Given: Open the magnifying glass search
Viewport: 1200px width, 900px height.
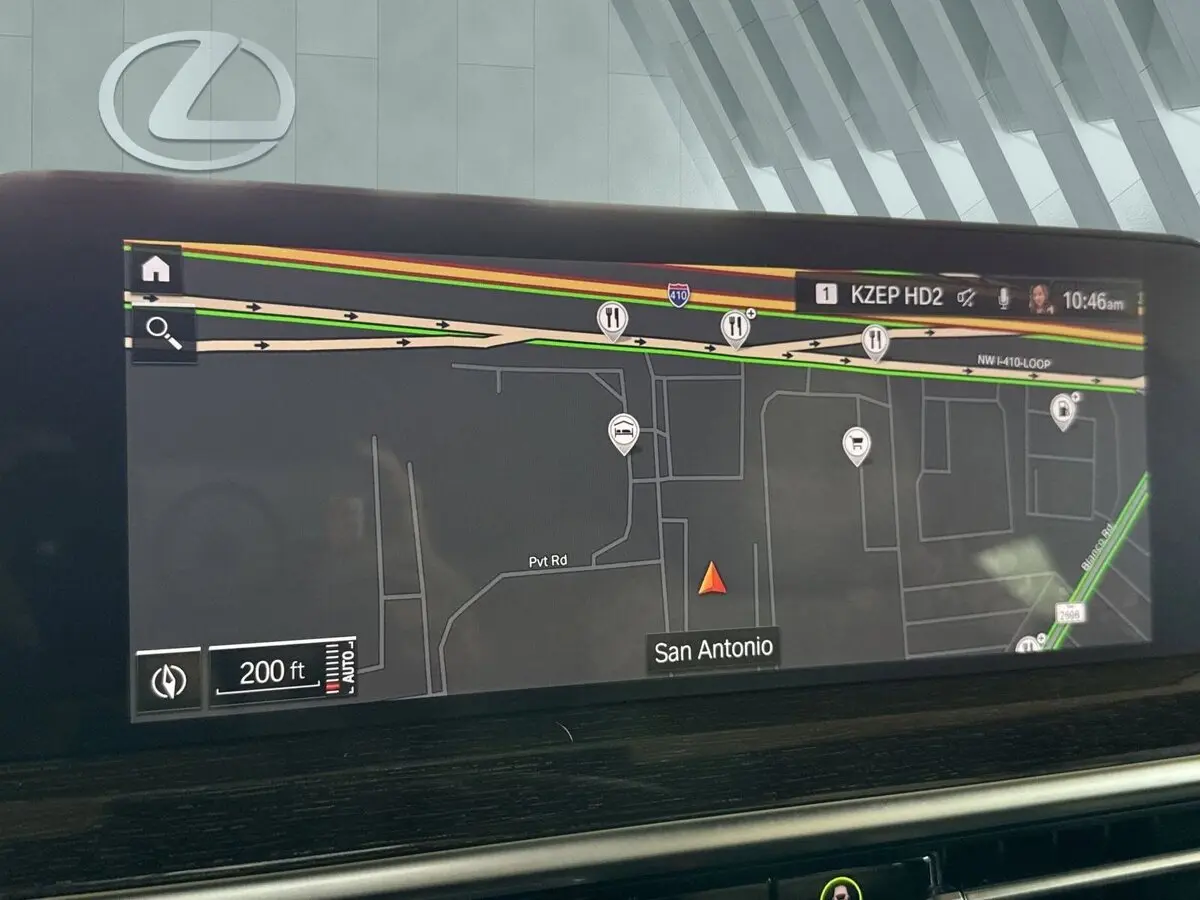Looking at the screenshot, I should click(x=162, y=332).
